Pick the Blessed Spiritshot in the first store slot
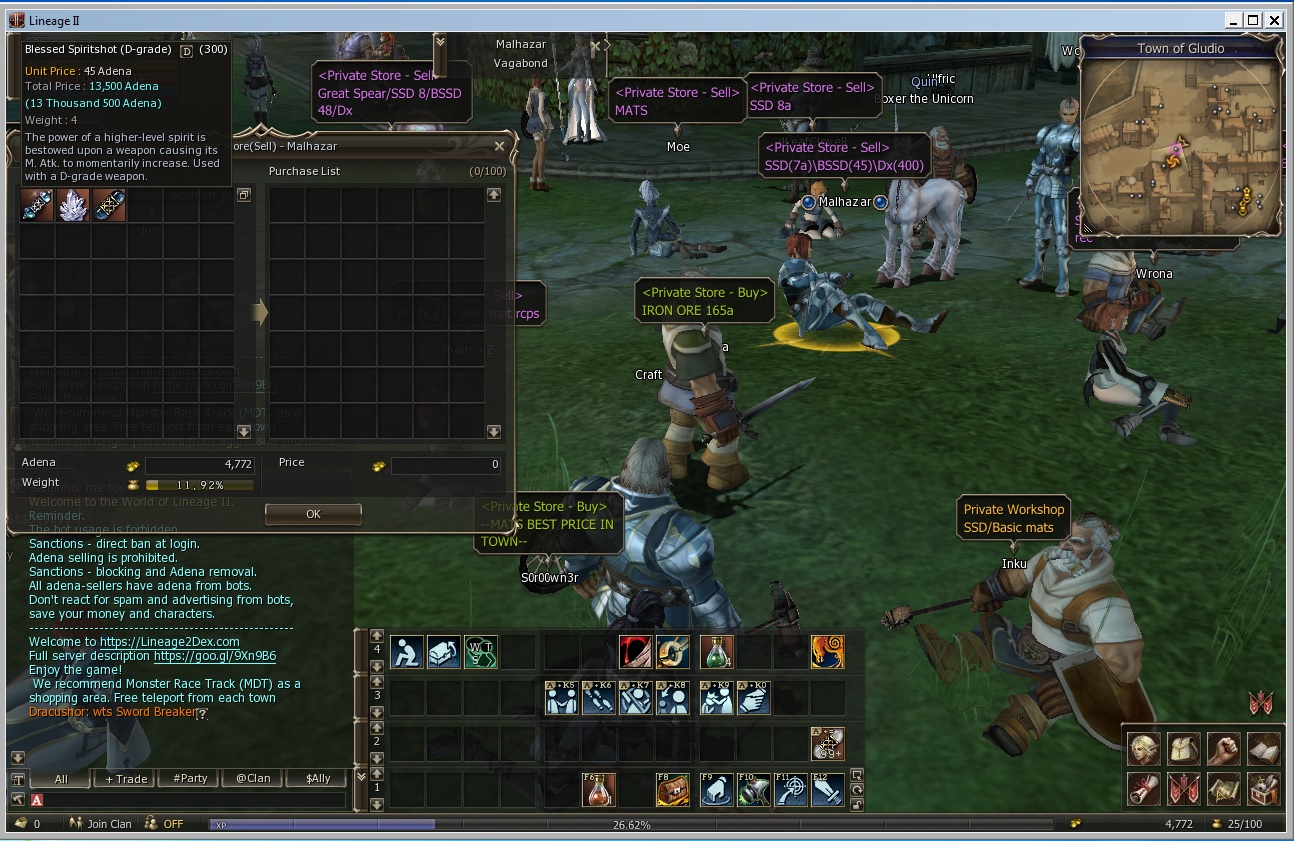The width and height of the screenshot is (1294, 841). [37, 206]
